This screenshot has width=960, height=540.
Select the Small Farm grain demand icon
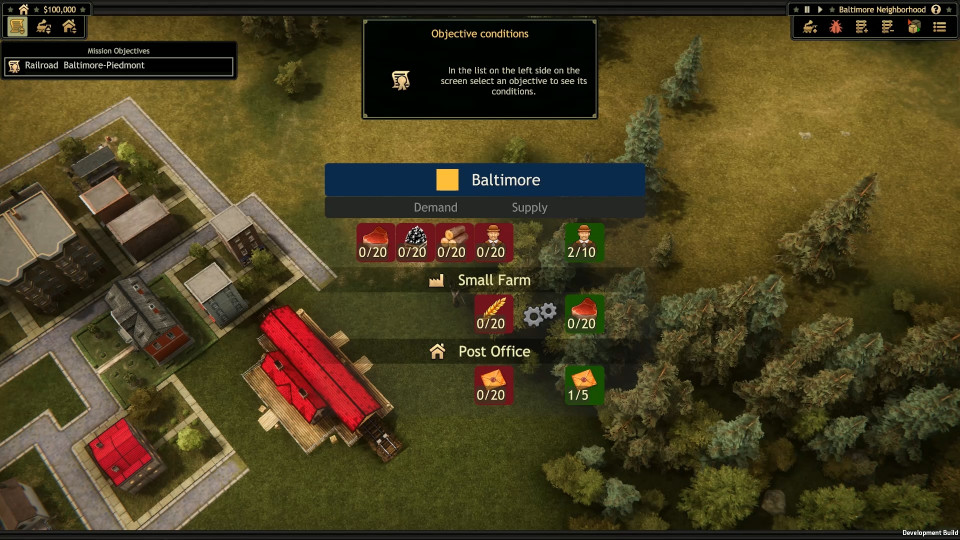494,314
